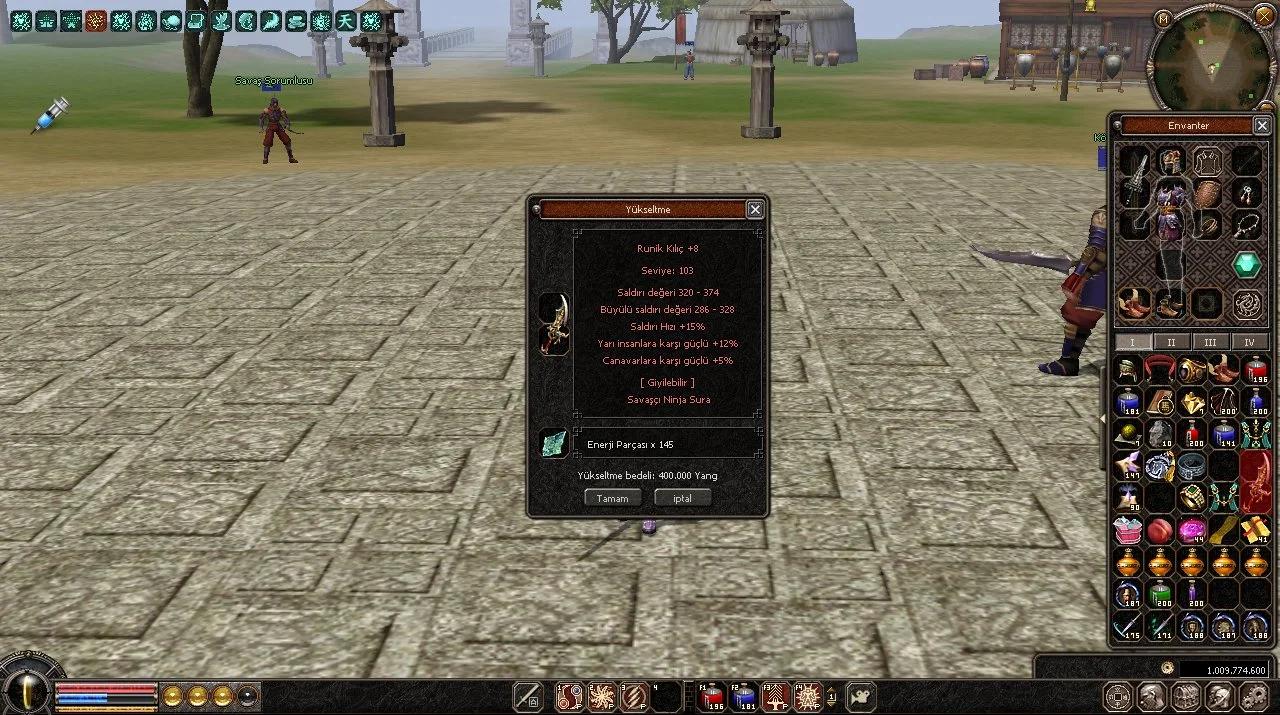Select the equipped sword weapon slot
The image size is (1280, 715).
(1133, 182)
